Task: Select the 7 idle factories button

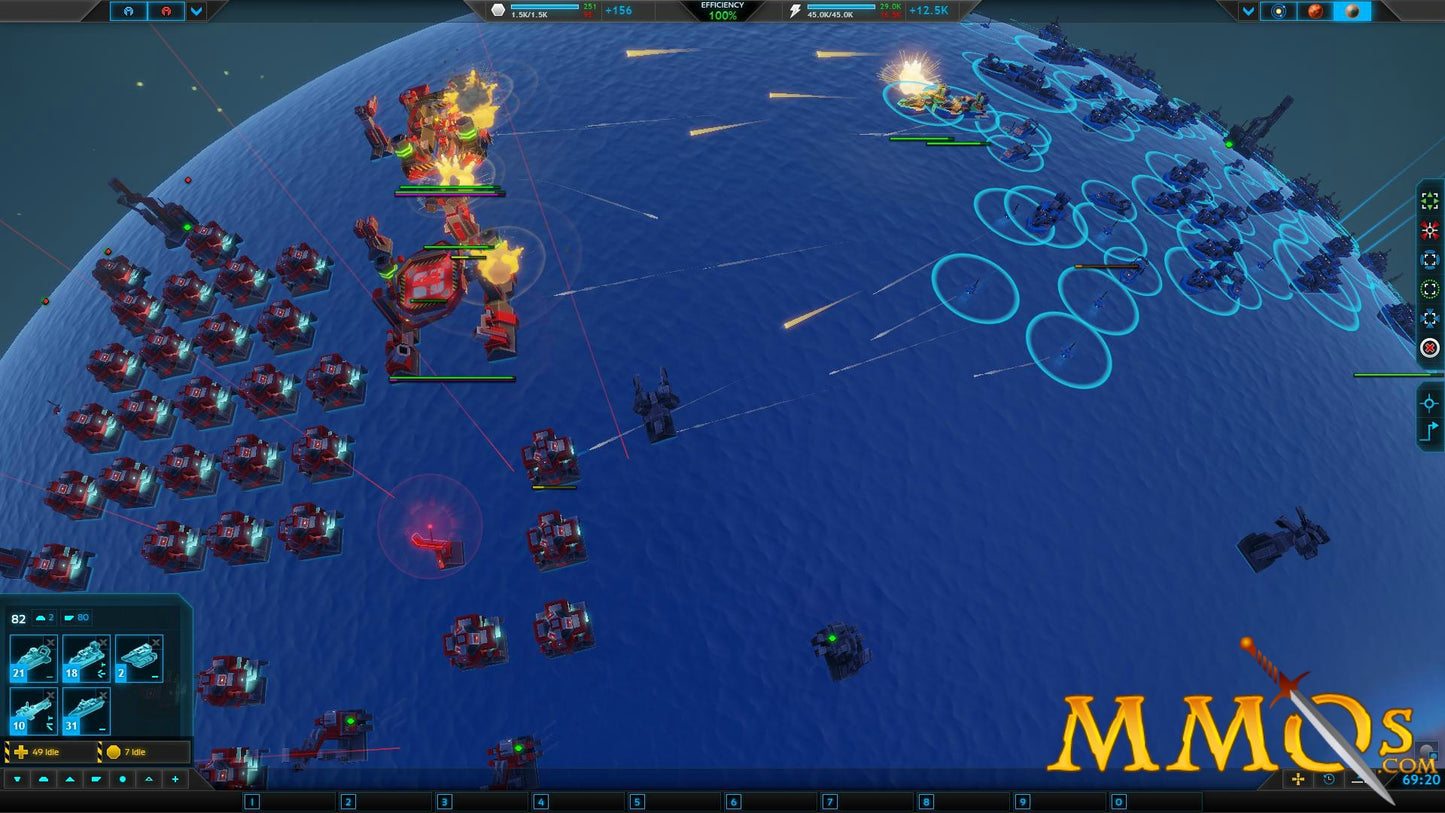Action: 144,752
